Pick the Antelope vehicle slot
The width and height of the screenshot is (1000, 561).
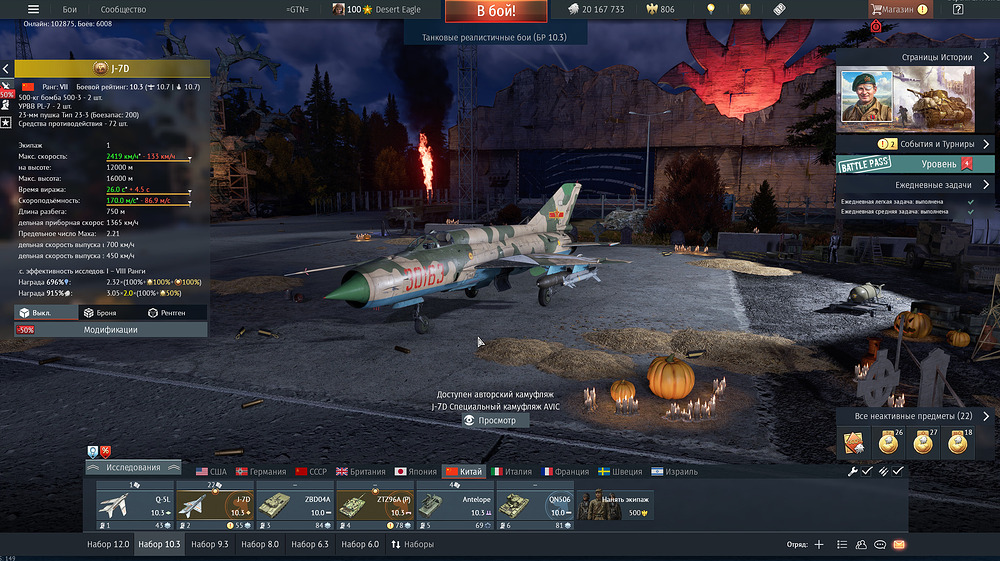click(454, 505)
